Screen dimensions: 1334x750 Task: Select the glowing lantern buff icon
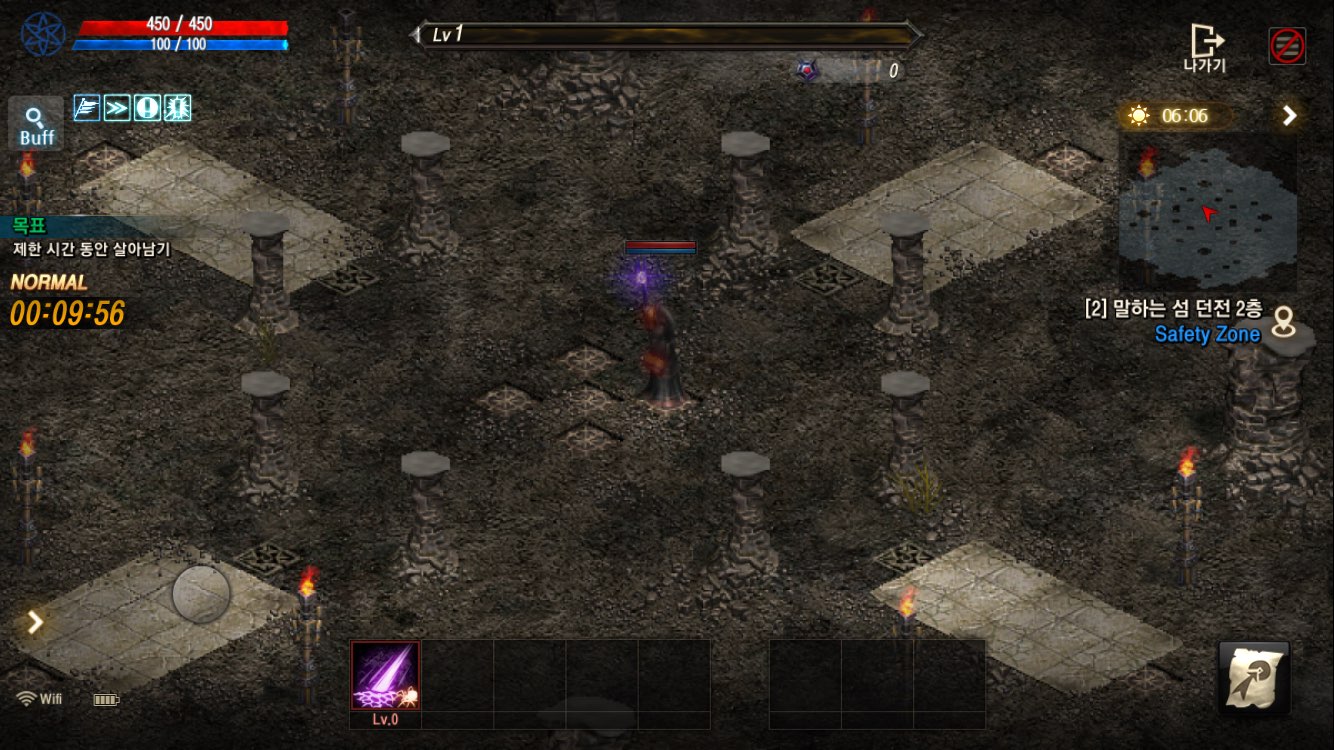tap(177, 108)
